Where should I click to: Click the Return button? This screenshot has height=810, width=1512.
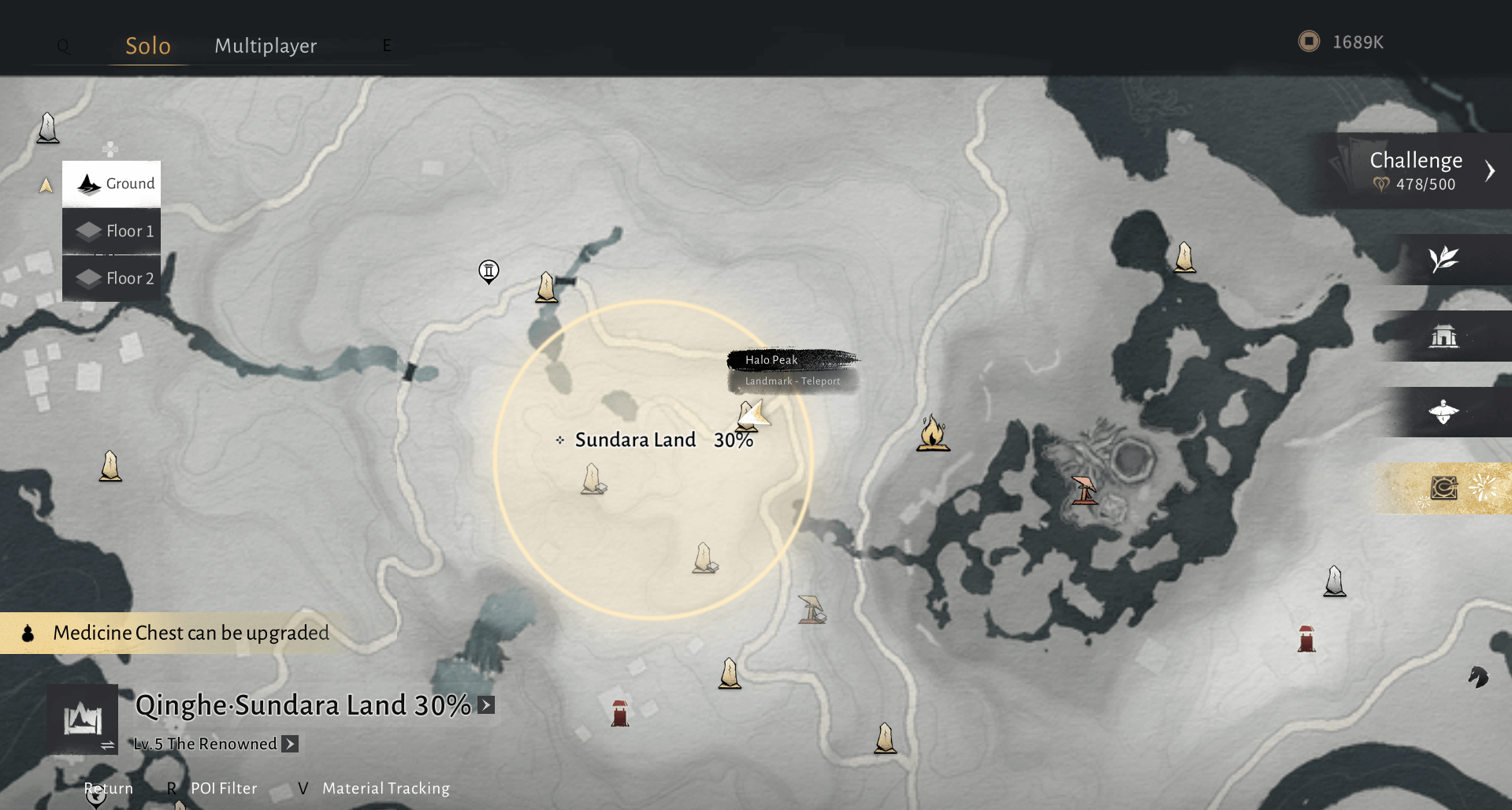[109, 788]
